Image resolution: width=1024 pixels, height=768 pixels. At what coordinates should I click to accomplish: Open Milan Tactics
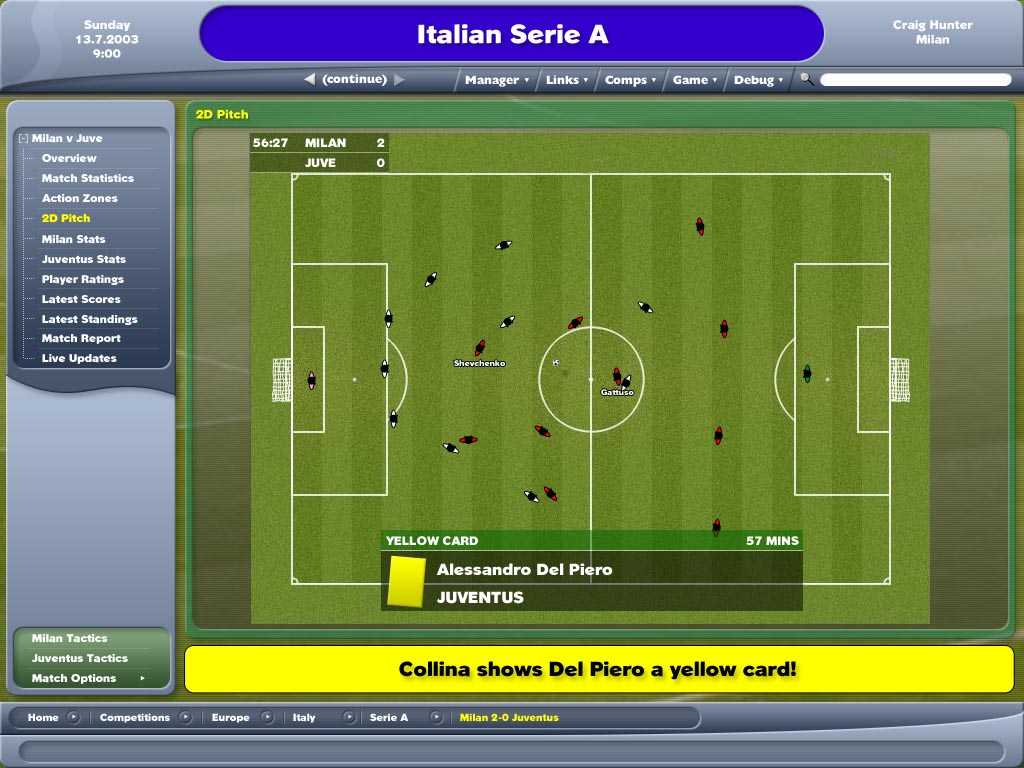pos(69,638)
